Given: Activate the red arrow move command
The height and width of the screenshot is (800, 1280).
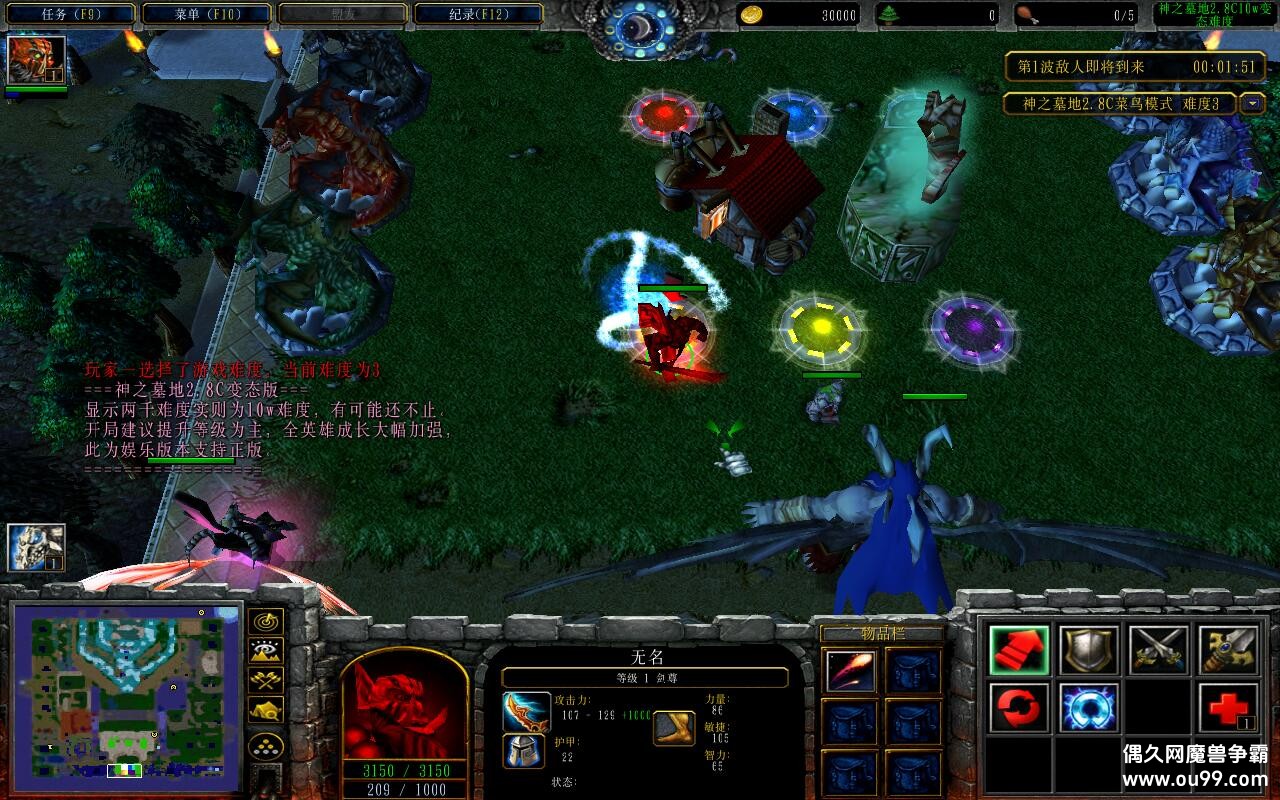Looking at the screenshot, I should tap(1019, 651).
